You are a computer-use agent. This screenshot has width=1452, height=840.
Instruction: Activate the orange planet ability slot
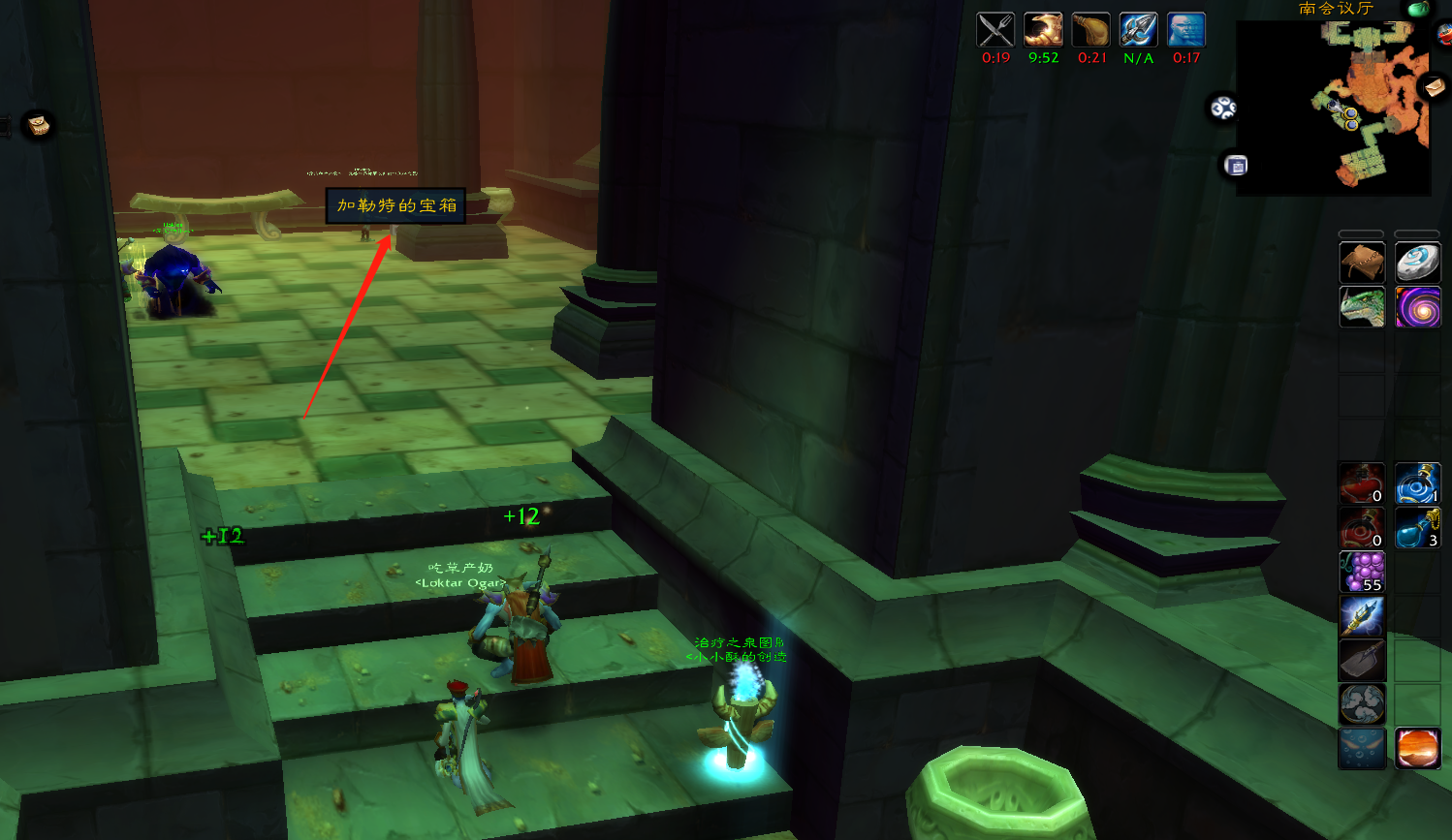click(x=1417, y=748)
